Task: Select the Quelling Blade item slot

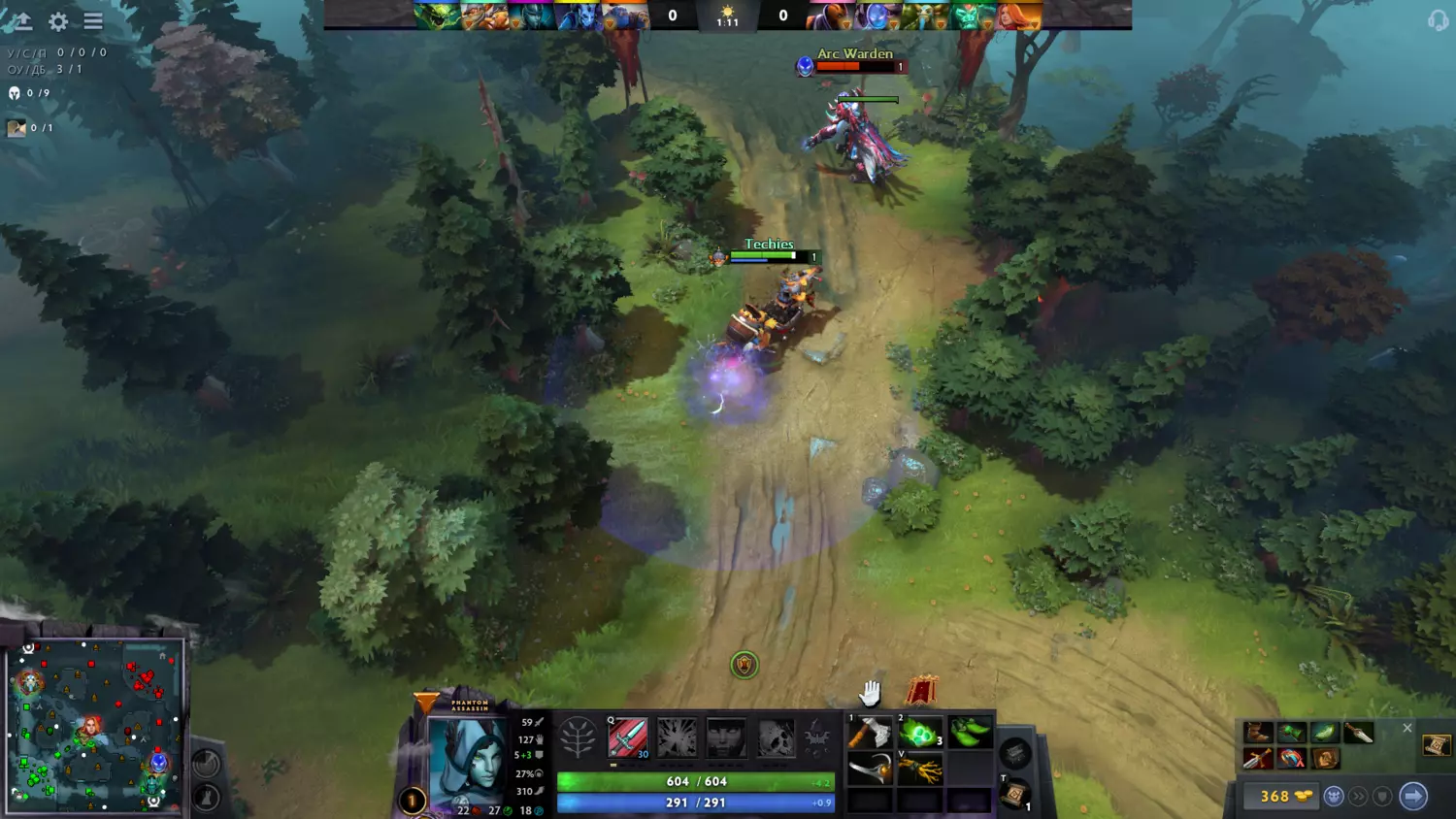Action: point(870,734)
